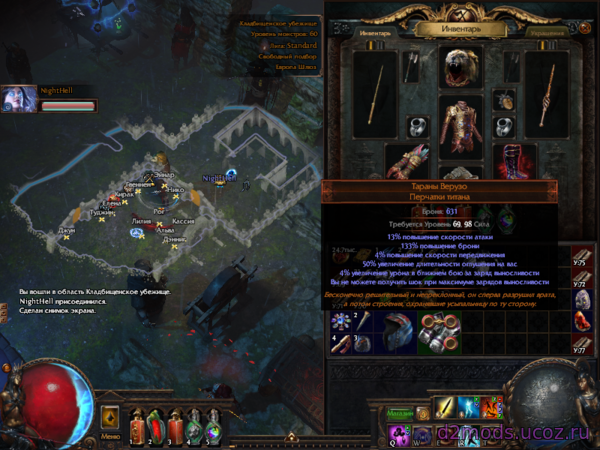
Task: Pick the steel gauntlets in the backpack
Action: (x=440, y=332)
